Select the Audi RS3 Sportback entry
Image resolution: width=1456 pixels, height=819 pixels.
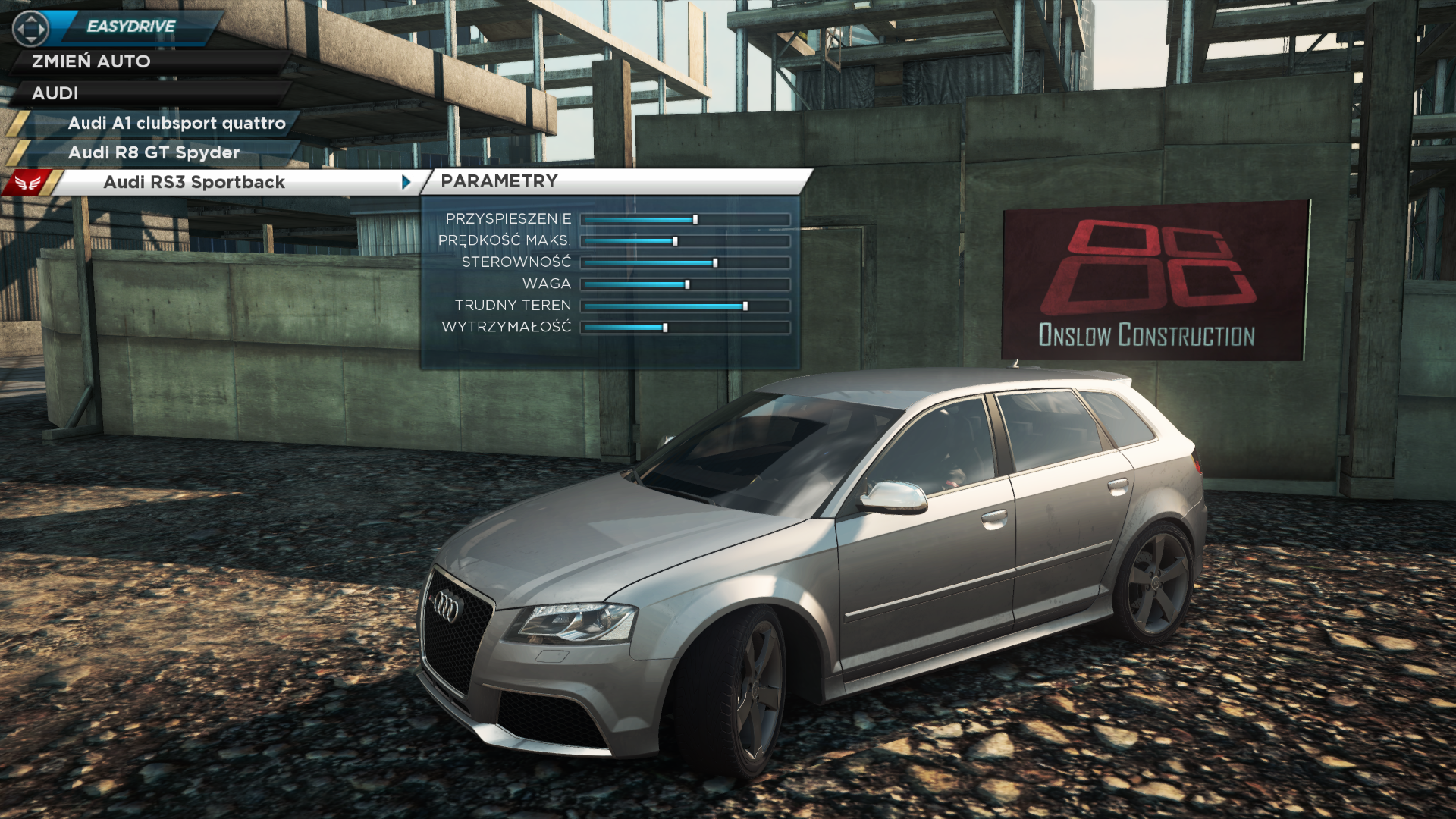(194, 182)
